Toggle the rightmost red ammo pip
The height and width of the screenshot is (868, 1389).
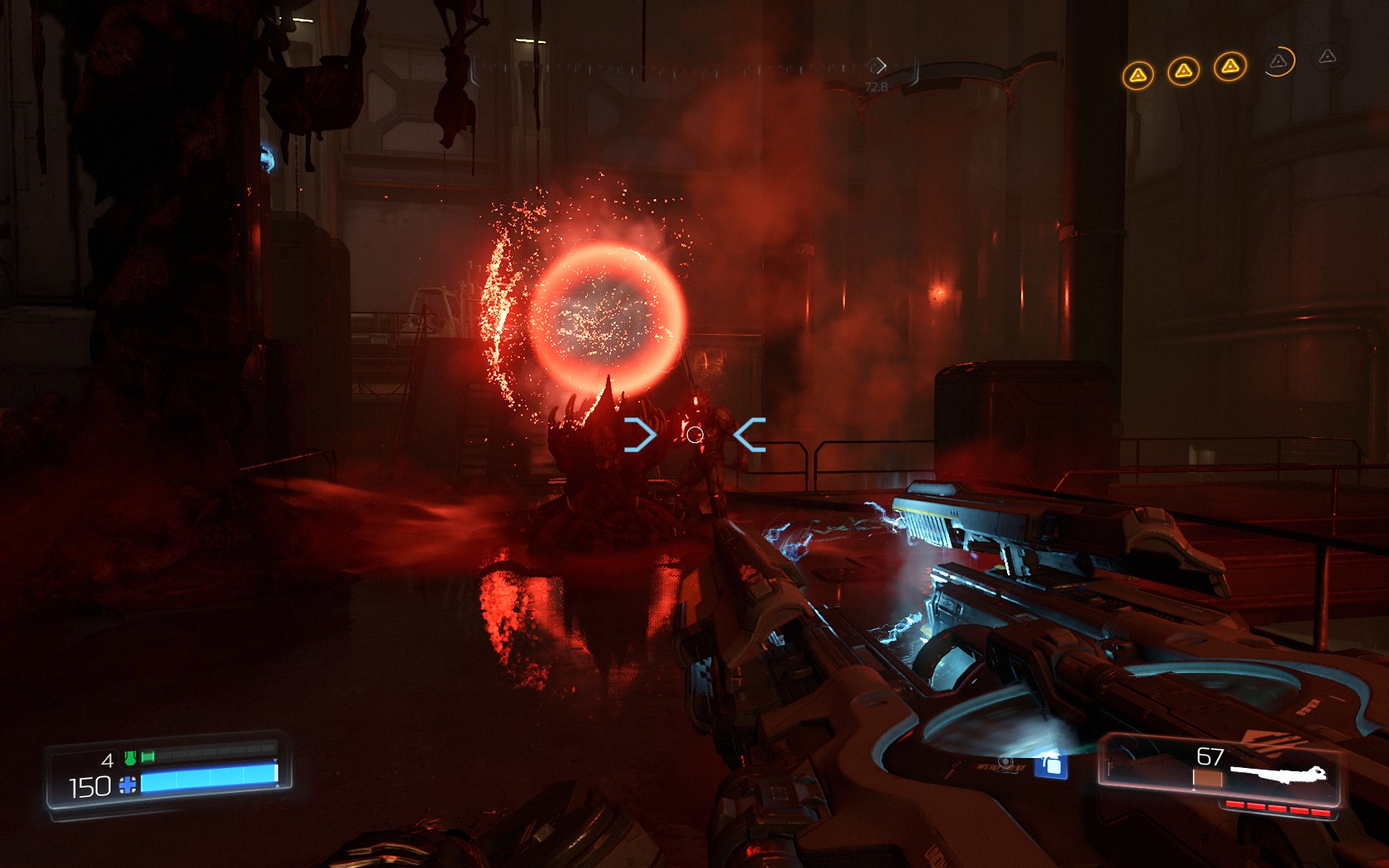pyautogui.click(x=1320, y=812)
